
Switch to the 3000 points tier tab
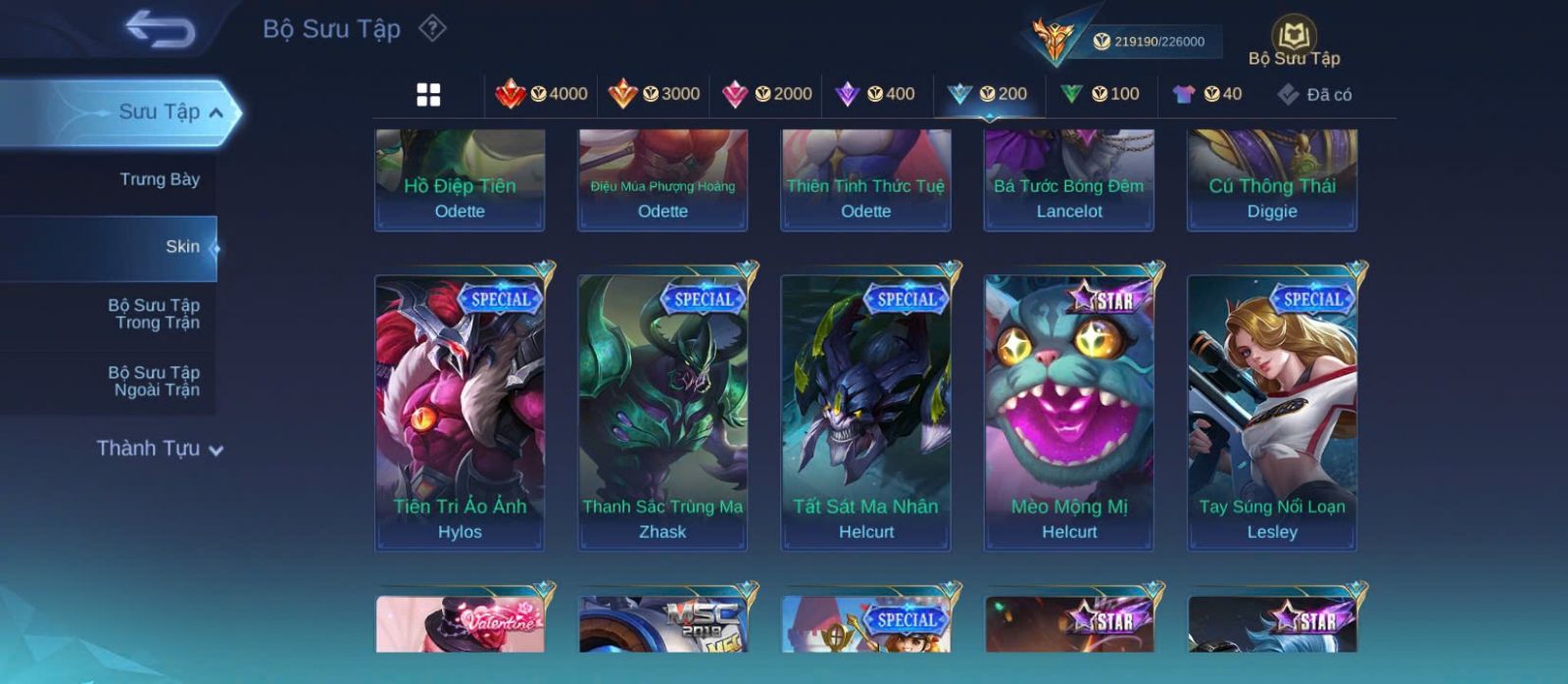click(654, 94)
